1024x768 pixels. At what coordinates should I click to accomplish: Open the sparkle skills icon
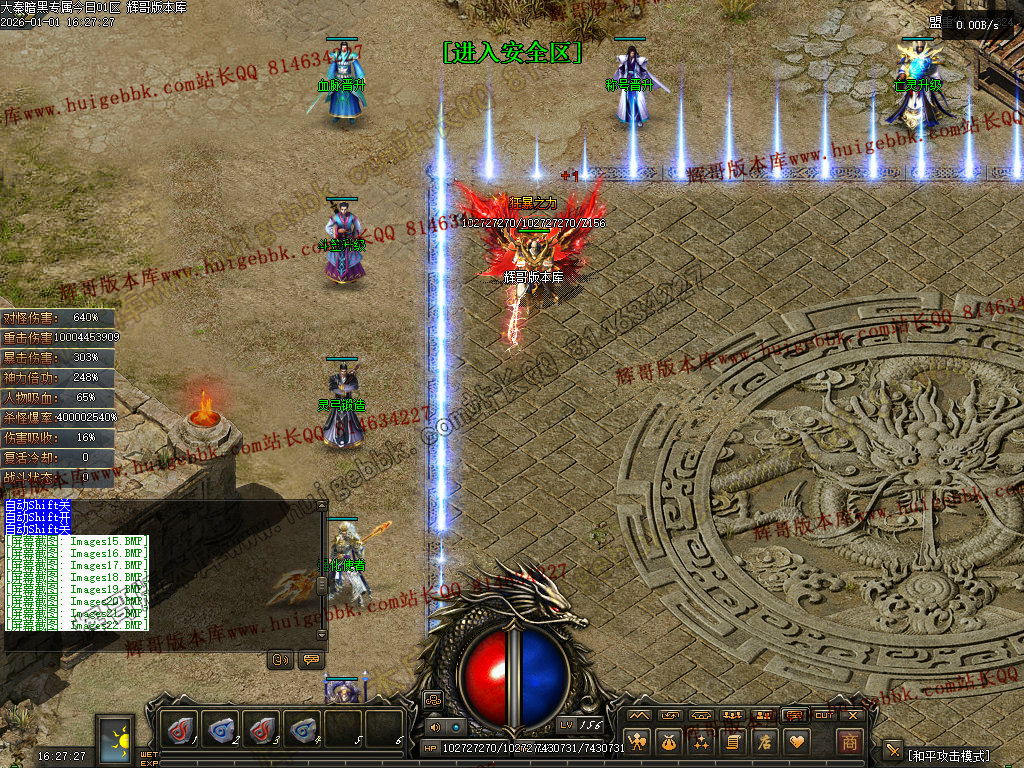(702, 742)
